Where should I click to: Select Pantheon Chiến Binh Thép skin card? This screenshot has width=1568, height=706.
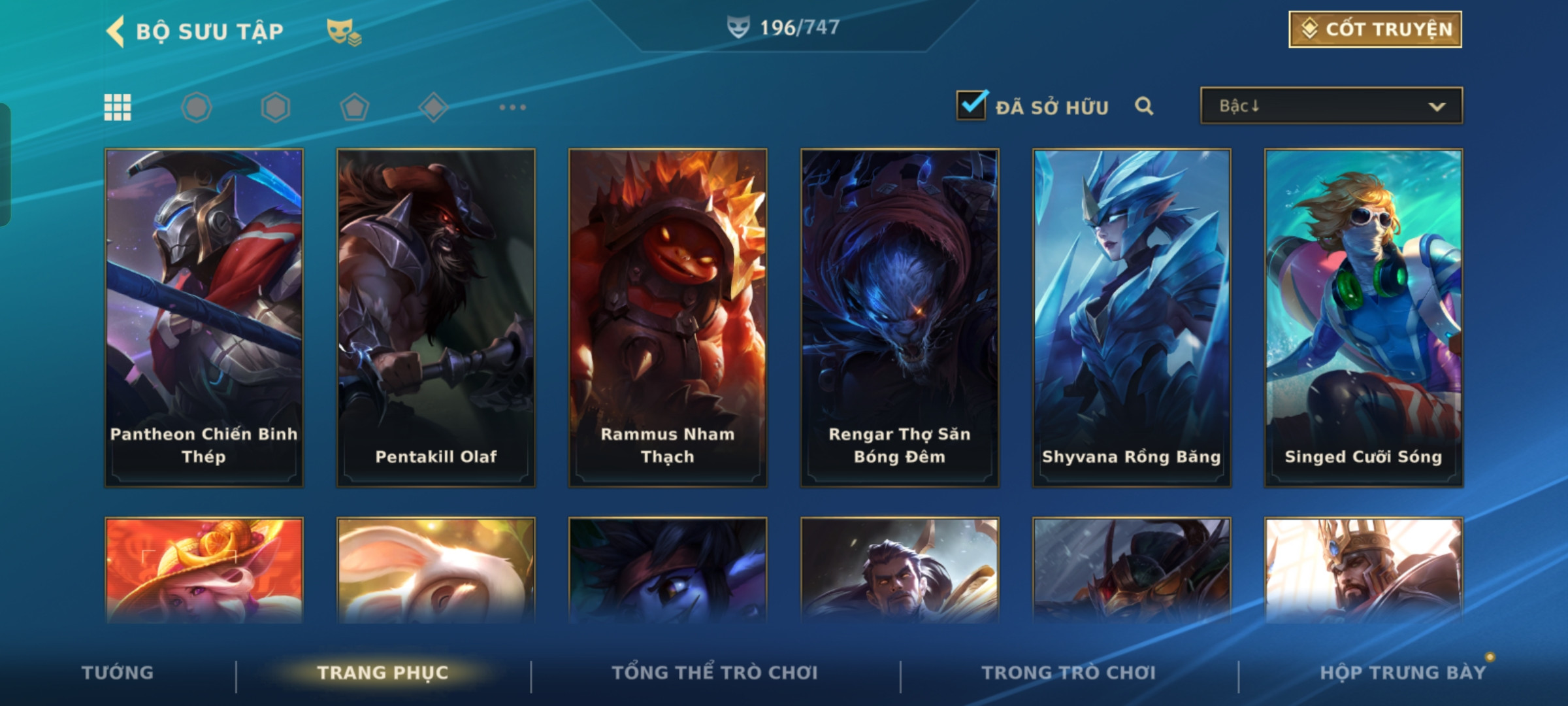204,318
